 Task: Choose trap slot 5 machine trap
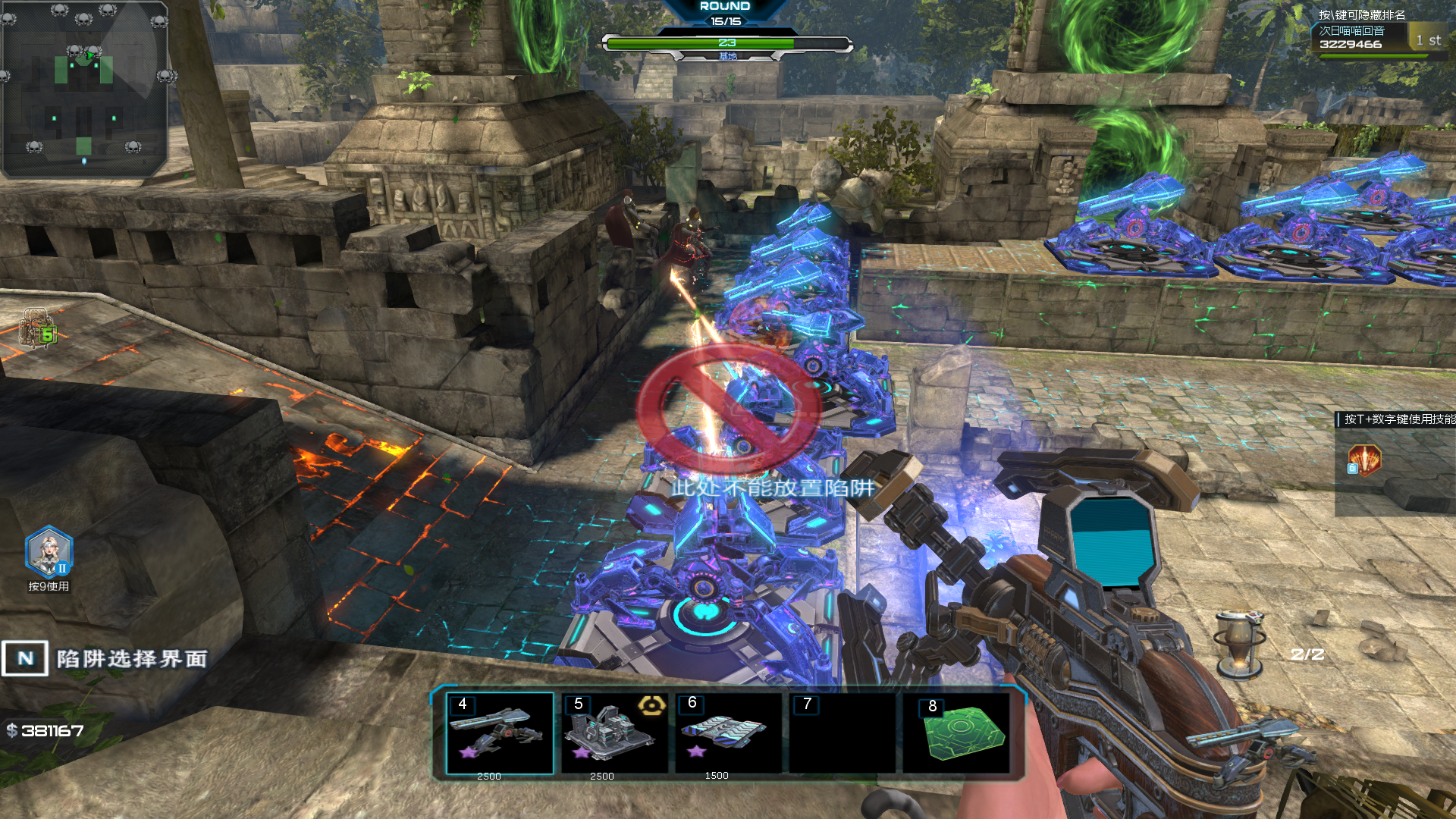613,734
